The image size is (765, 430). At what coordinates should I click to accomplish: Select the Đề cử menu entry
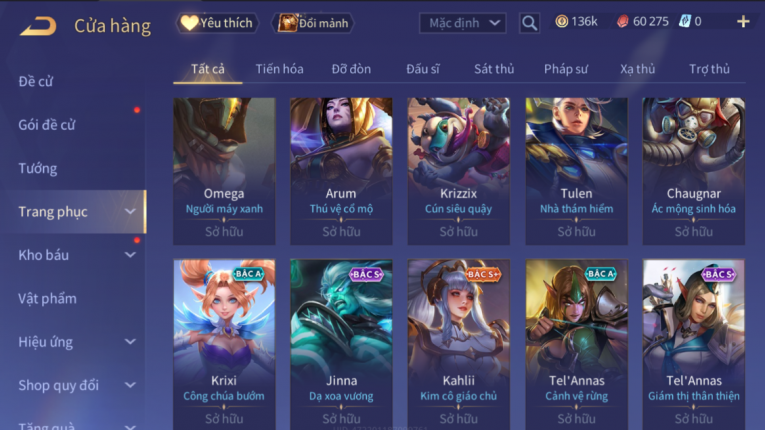pos(36,82)
